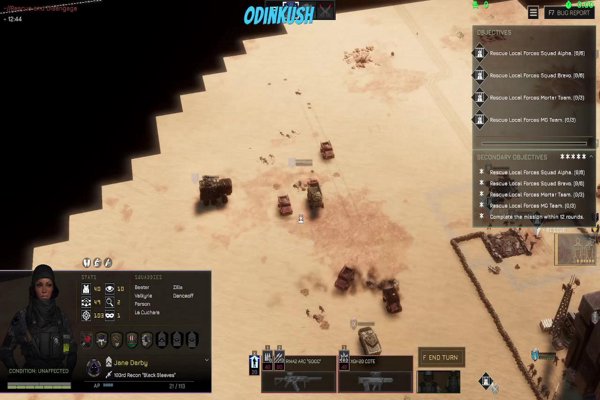Open the F7 Bug Report
Viewport: 600px width, 400px height.
click(x=568, y=14)
